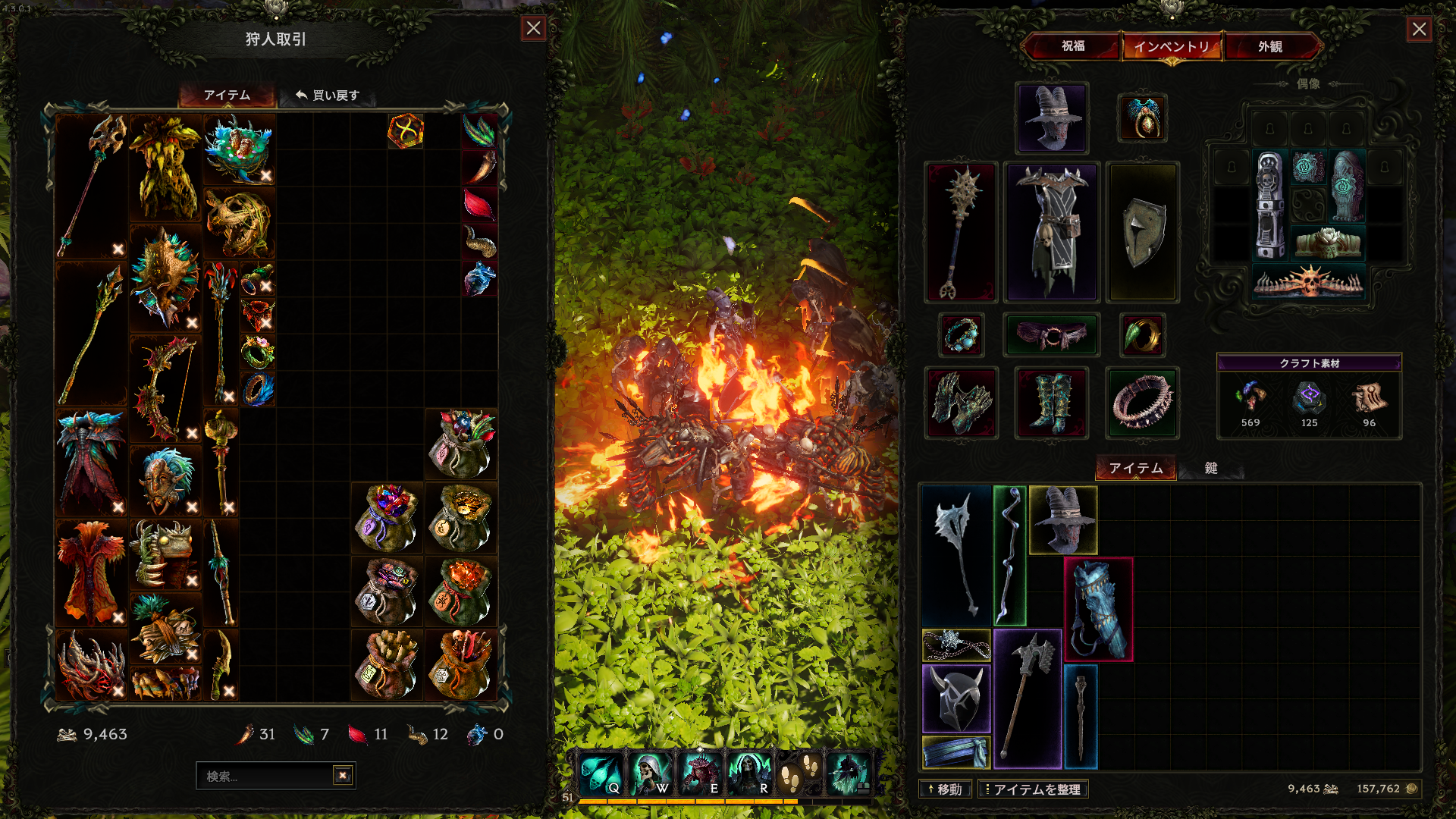This screenshot has height=819, width=1456.
Task: Clear the shop search box
Action: click(343, 775)
